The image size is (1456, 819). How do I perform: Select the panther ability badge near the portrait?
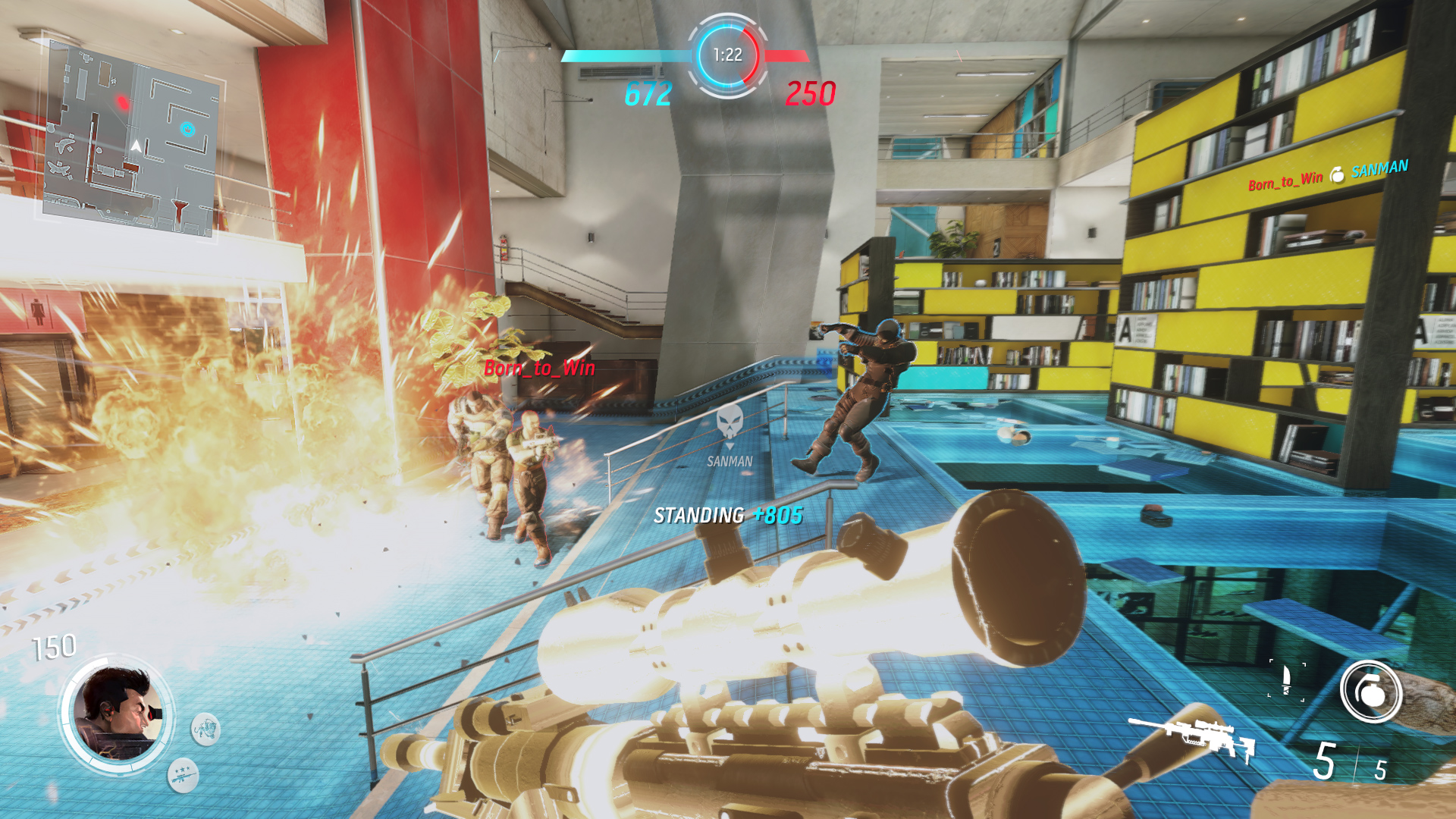206,730
